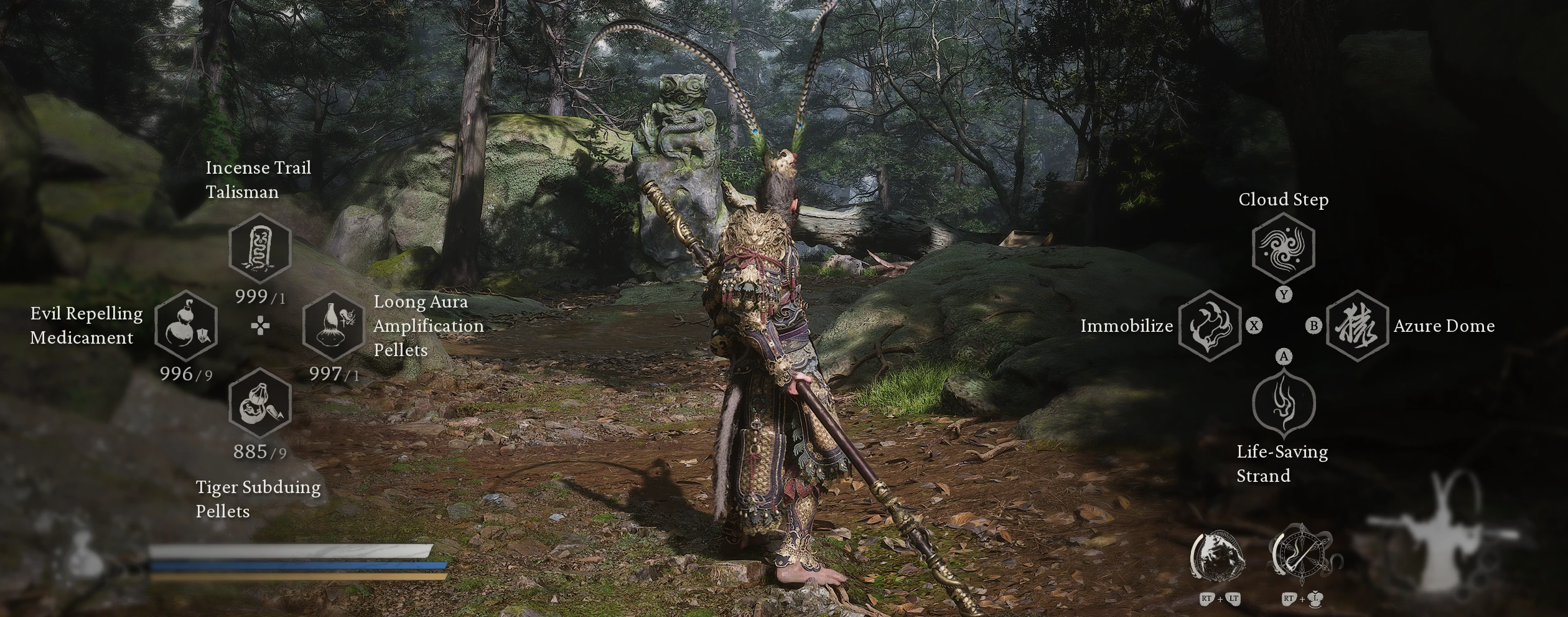This screenshot has width=1568, height=617.
Task: Select the Tiger Subduing Pellets item slot
Action: point(260,403)
